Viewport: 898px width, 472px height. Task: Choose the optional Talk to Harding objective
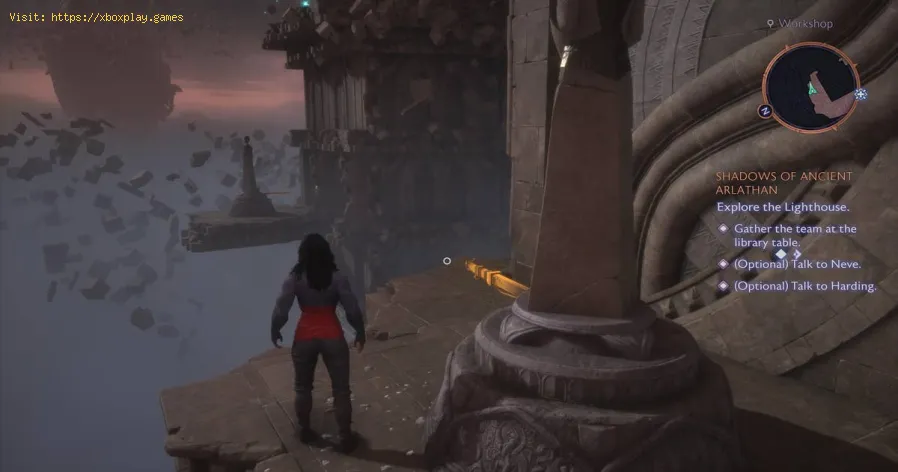[805, 286]
